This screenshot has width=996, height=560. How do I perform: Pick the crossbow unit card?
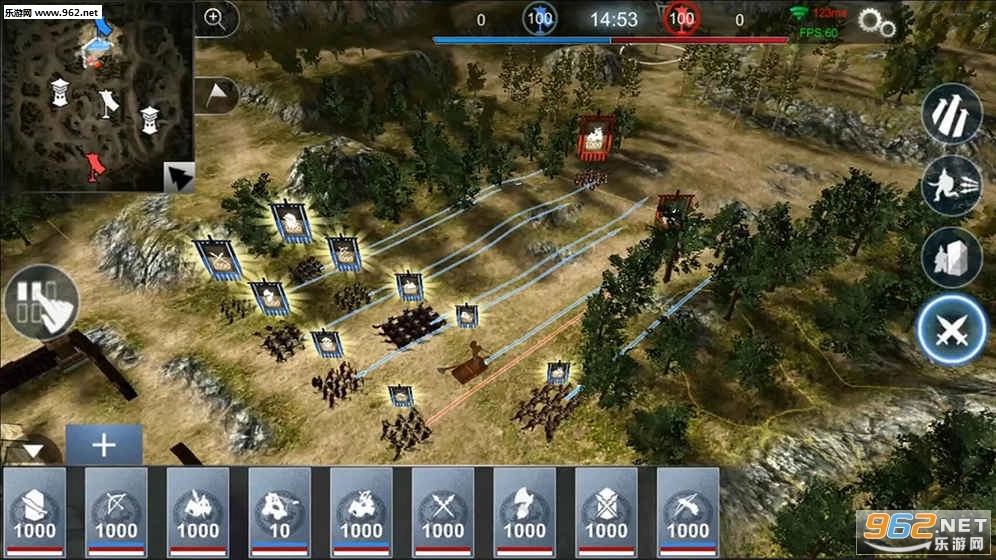(688, 511)
